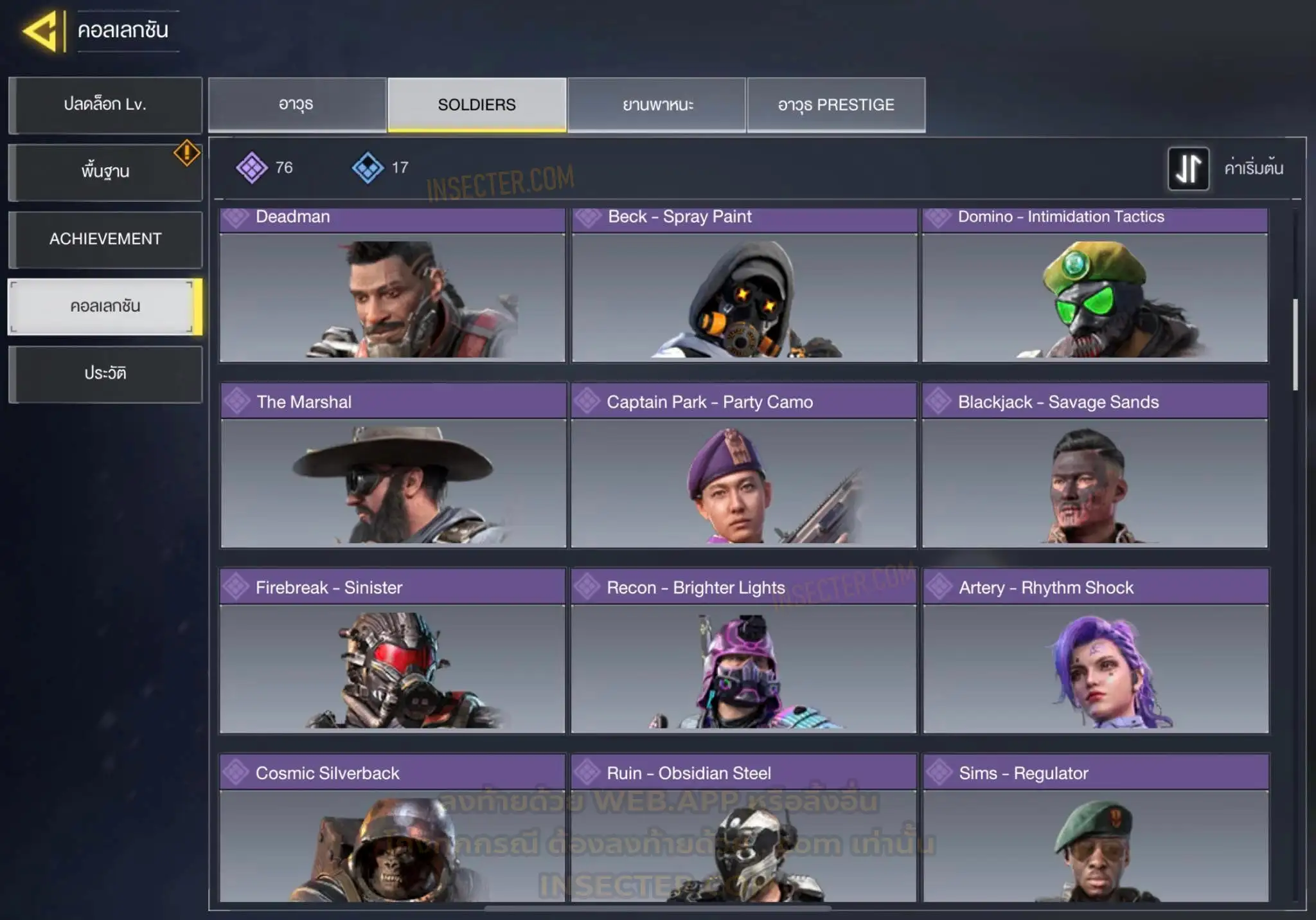This screenshot has width=1316, height=920.
Task: Click the sort order arrows button
Action: (1188, 168)
